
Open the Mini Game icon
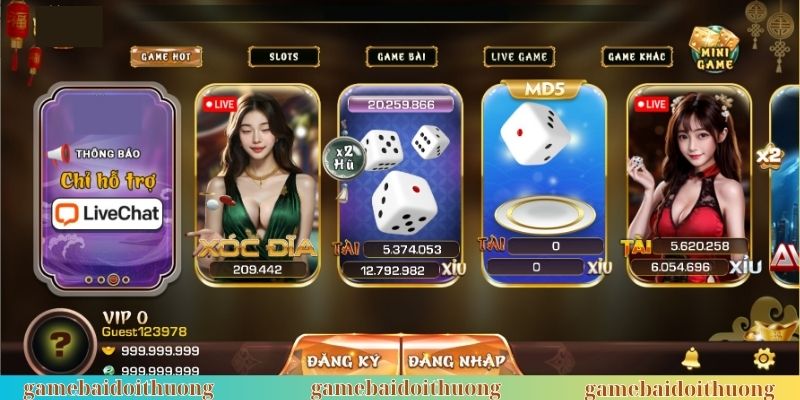coord(714,49)
